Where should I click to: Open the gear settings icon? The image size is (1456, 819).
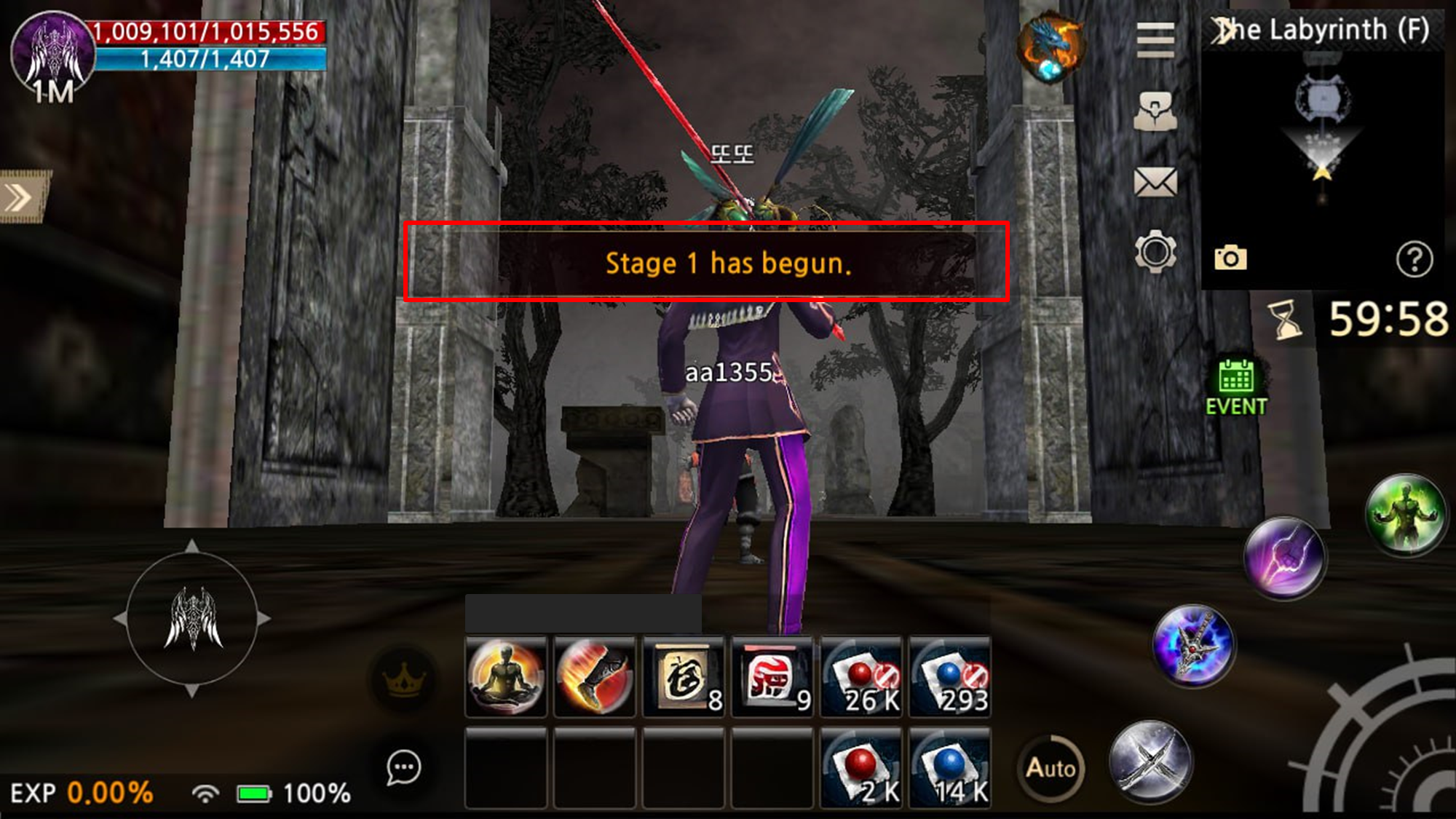[x=1155, y=252]
